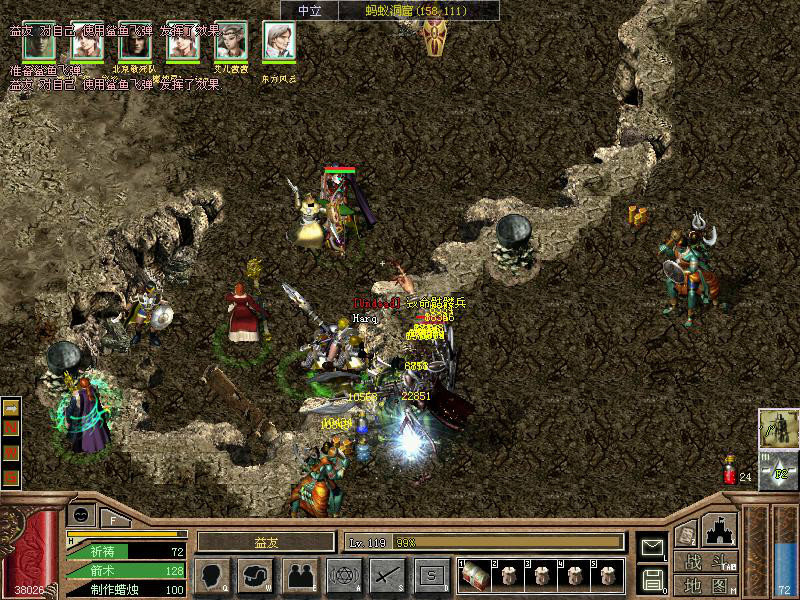The height and width of the screenshot is (600, 800).
Task: Select the head silhouette character button
Action: coord(212,575)
